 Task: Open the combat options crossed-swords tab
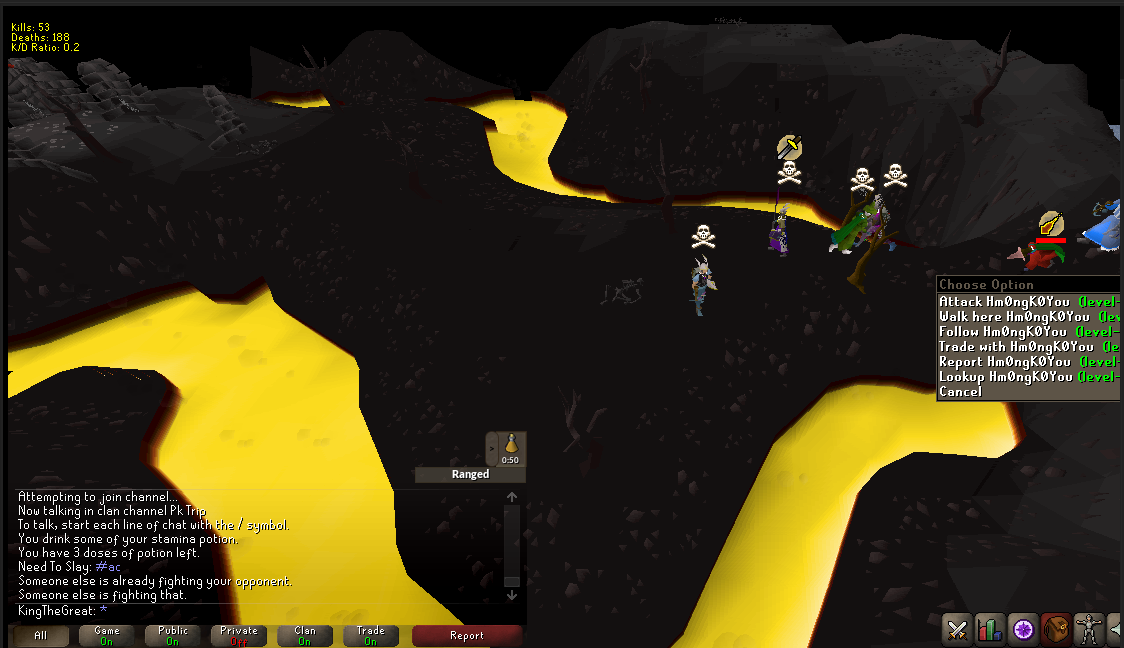click(x=958, y=629)
